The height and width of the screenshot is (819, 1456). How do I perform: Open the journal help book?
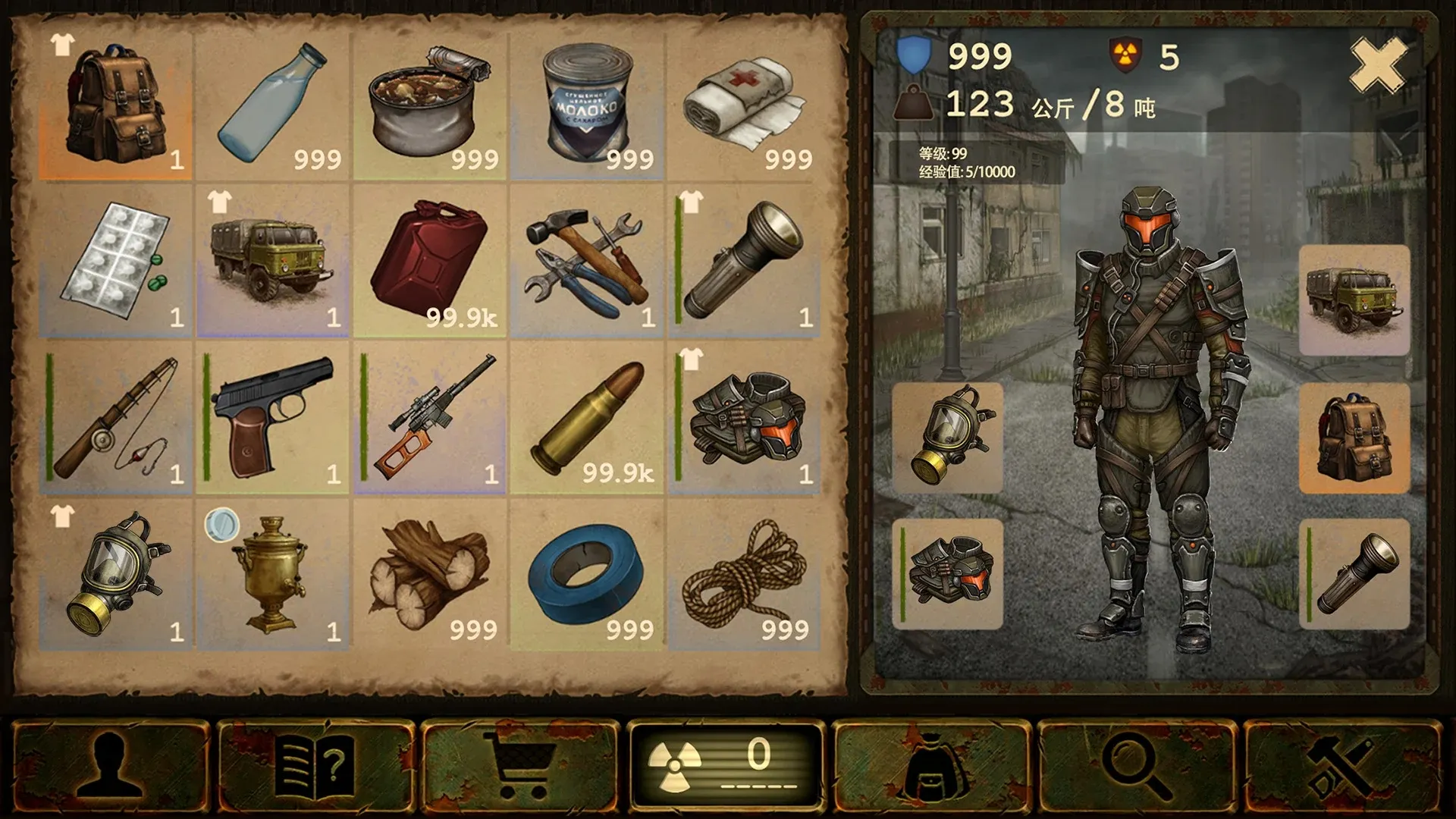(x=315, y=766)
